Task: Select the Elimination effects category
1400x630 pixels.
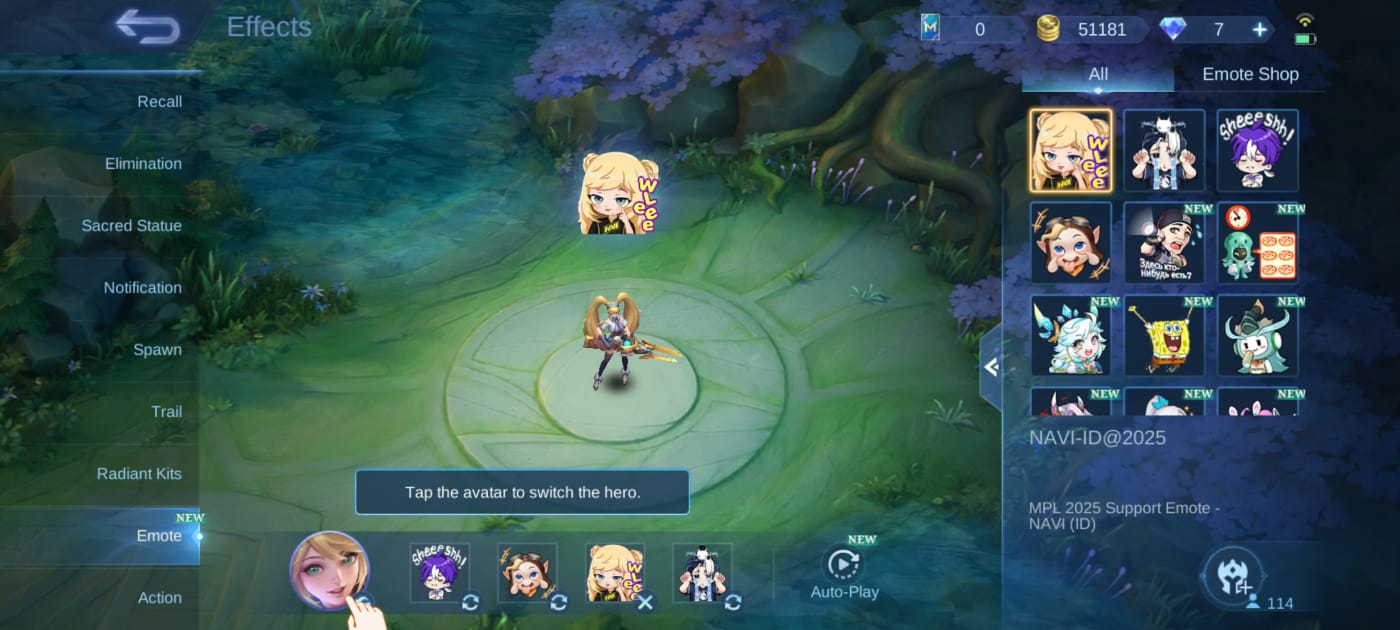Action: click(x=143, y=163)
